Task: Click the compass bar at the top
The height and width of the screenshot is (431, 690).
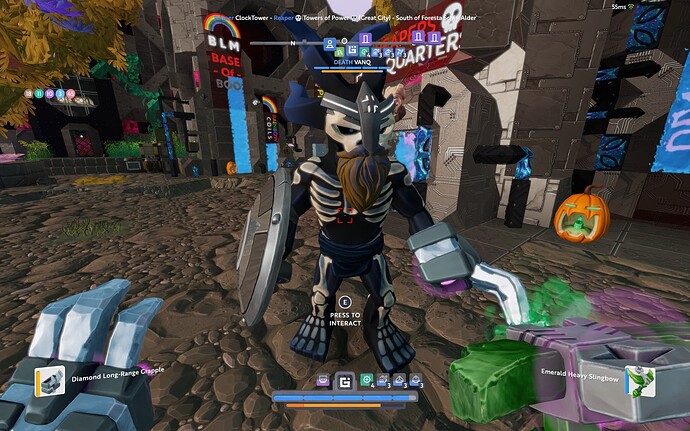Action: tap(300, 43)
